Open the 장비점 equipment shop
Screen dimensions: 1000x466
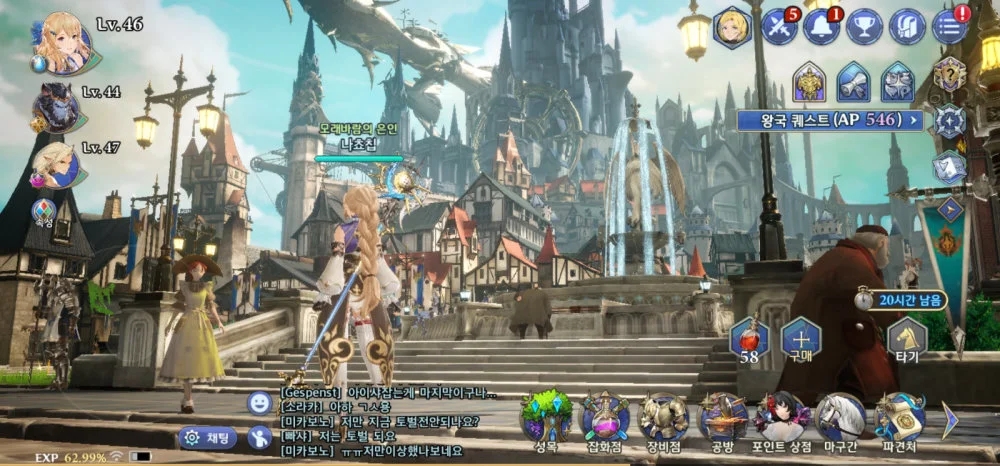point(664,417)
